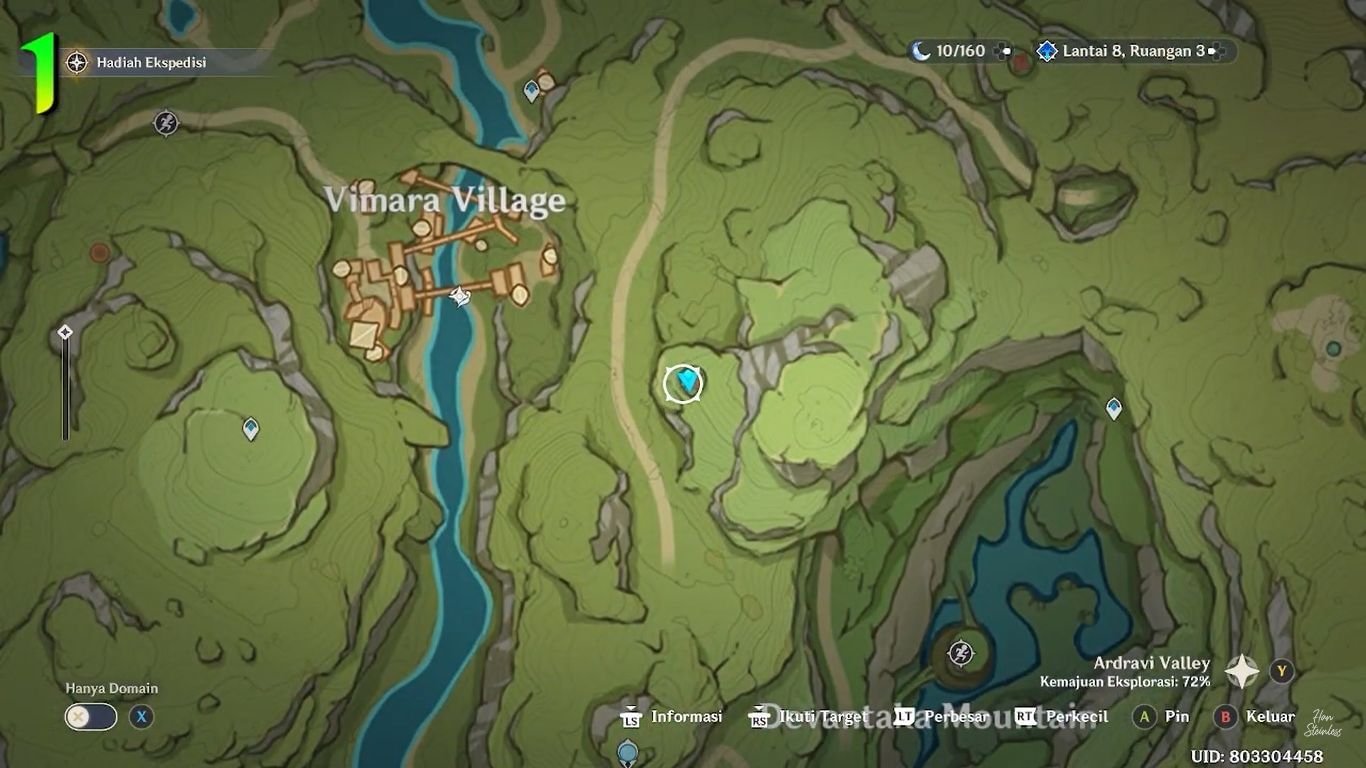The image size is (1366, 768).
Task: Click the compass icon beside the Y button
Action: point(1243,670)
